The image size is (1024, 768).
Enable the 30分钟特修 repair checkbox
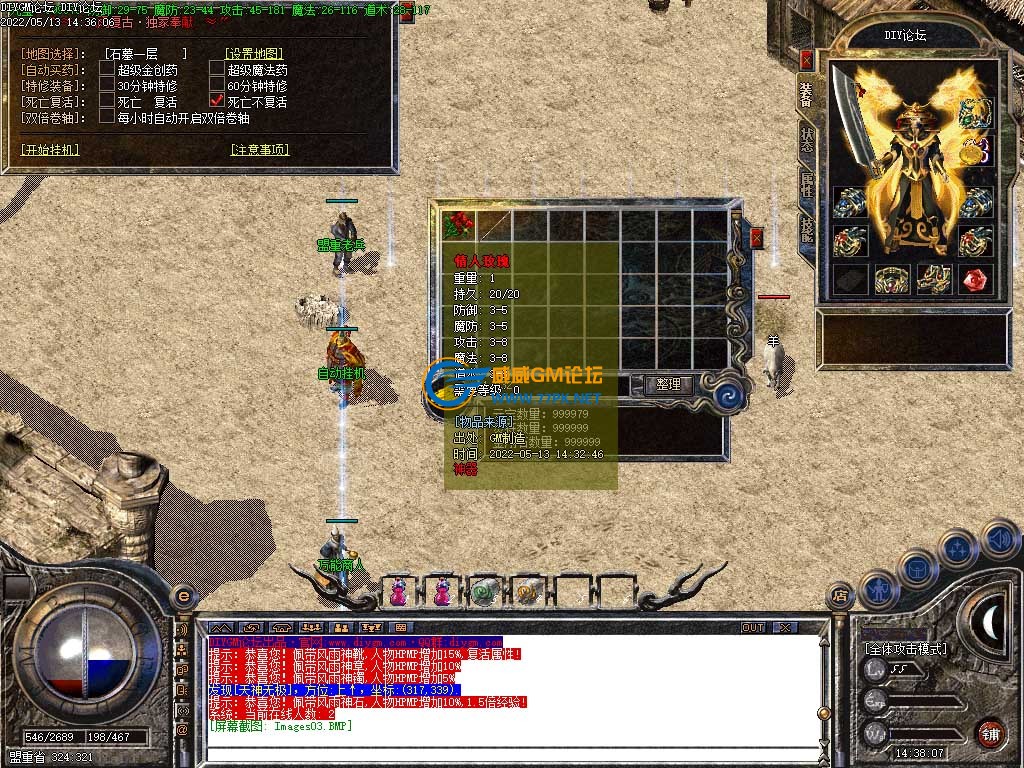pos(107,86)
